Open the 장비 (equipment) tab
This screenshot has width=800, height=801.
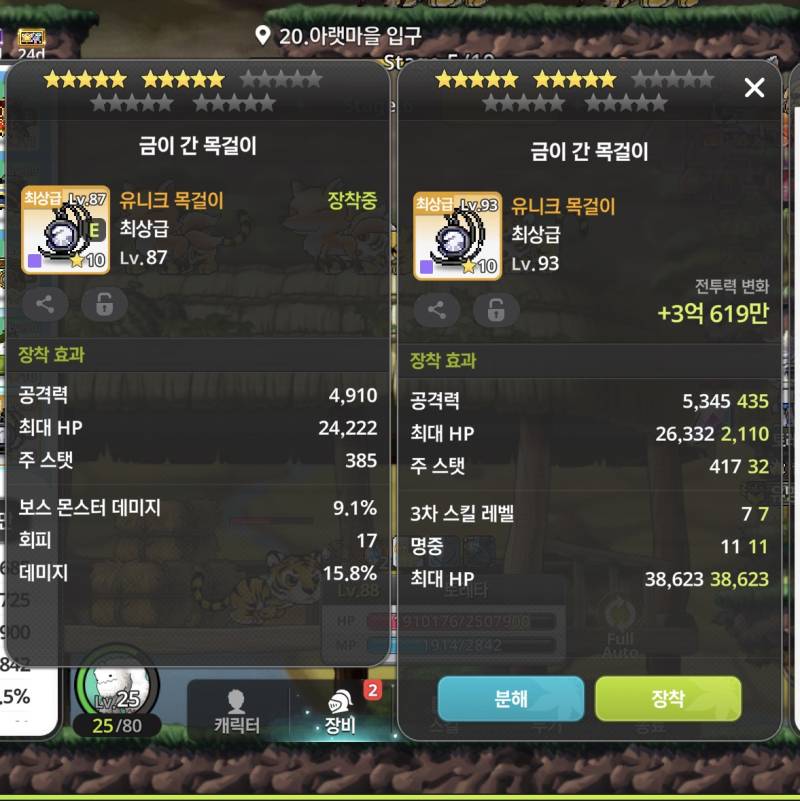tap(341, 711)
